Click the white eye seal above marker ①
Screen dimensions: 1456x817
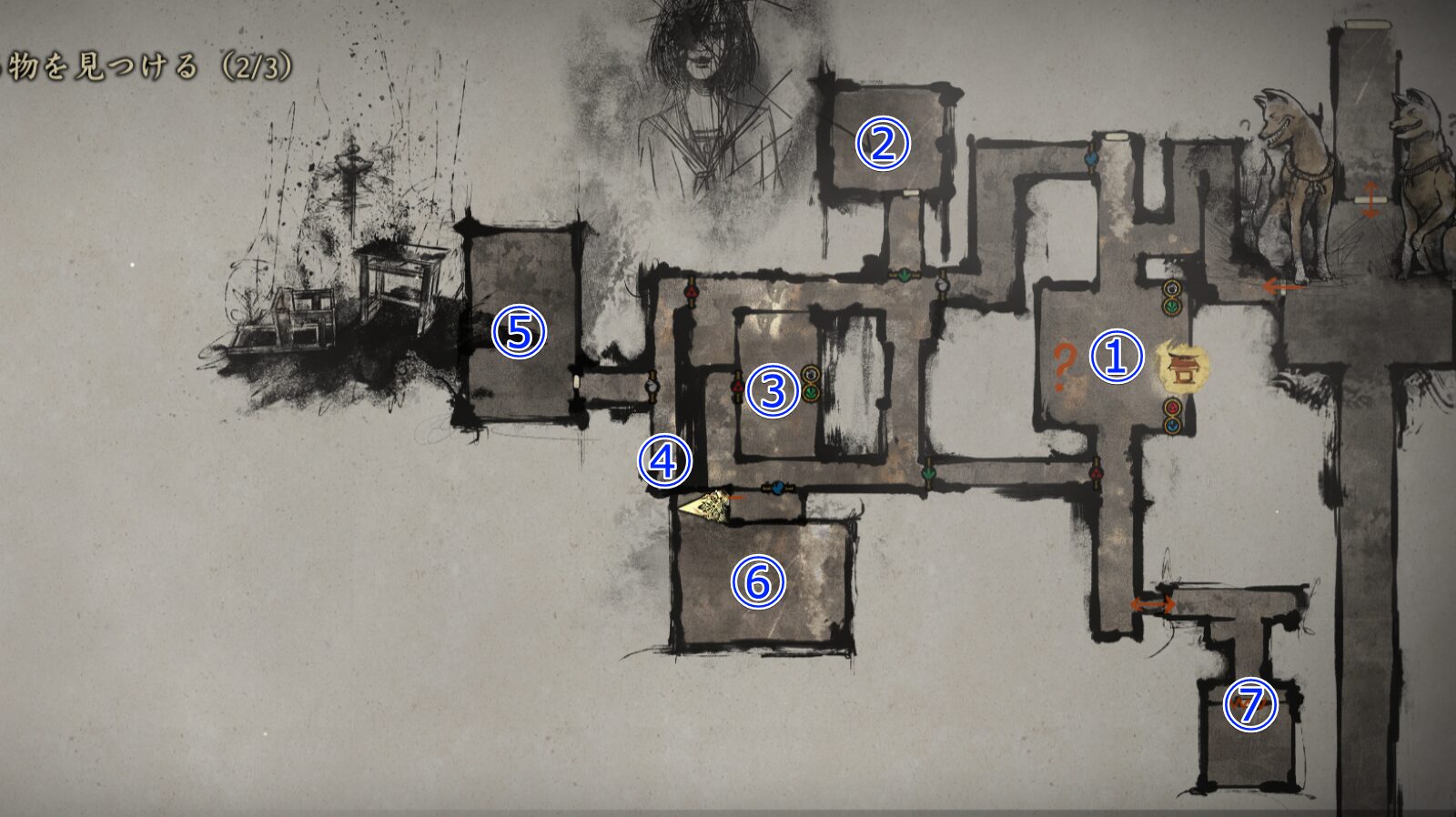pyautogui.click(x=1171, y=288)
